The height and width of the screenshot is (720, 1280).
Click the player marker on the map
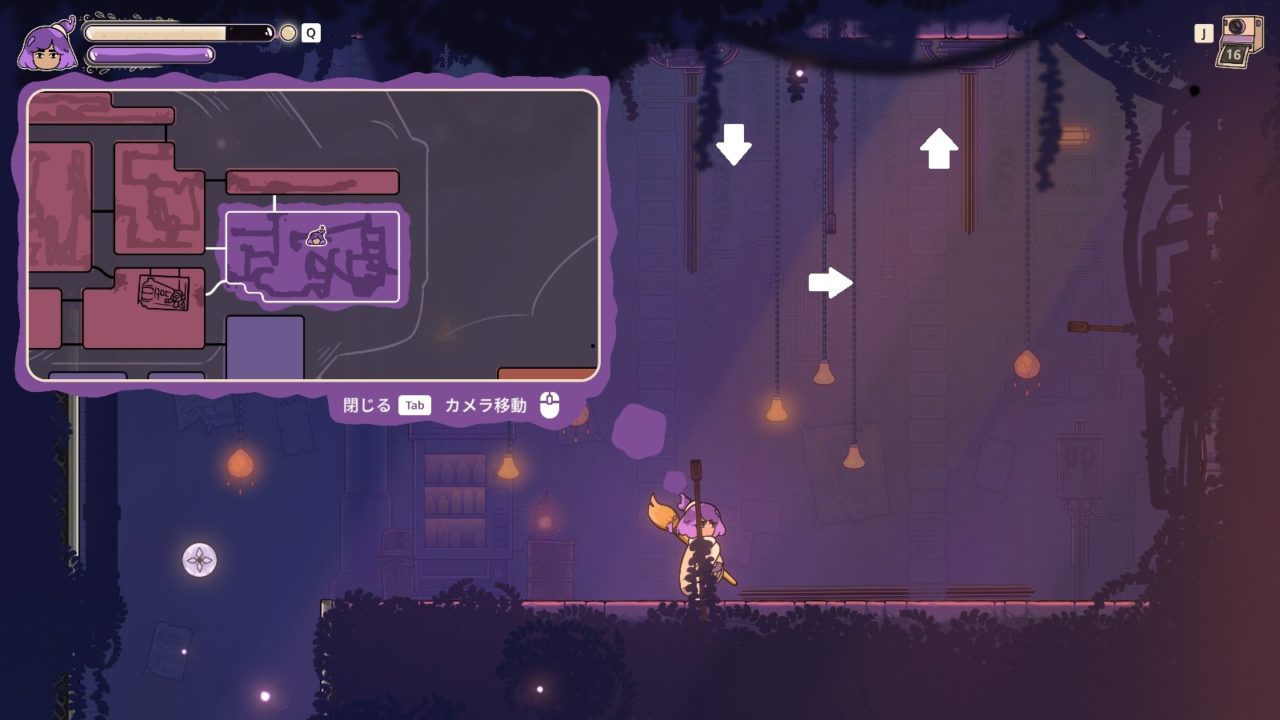click(318, 236)
